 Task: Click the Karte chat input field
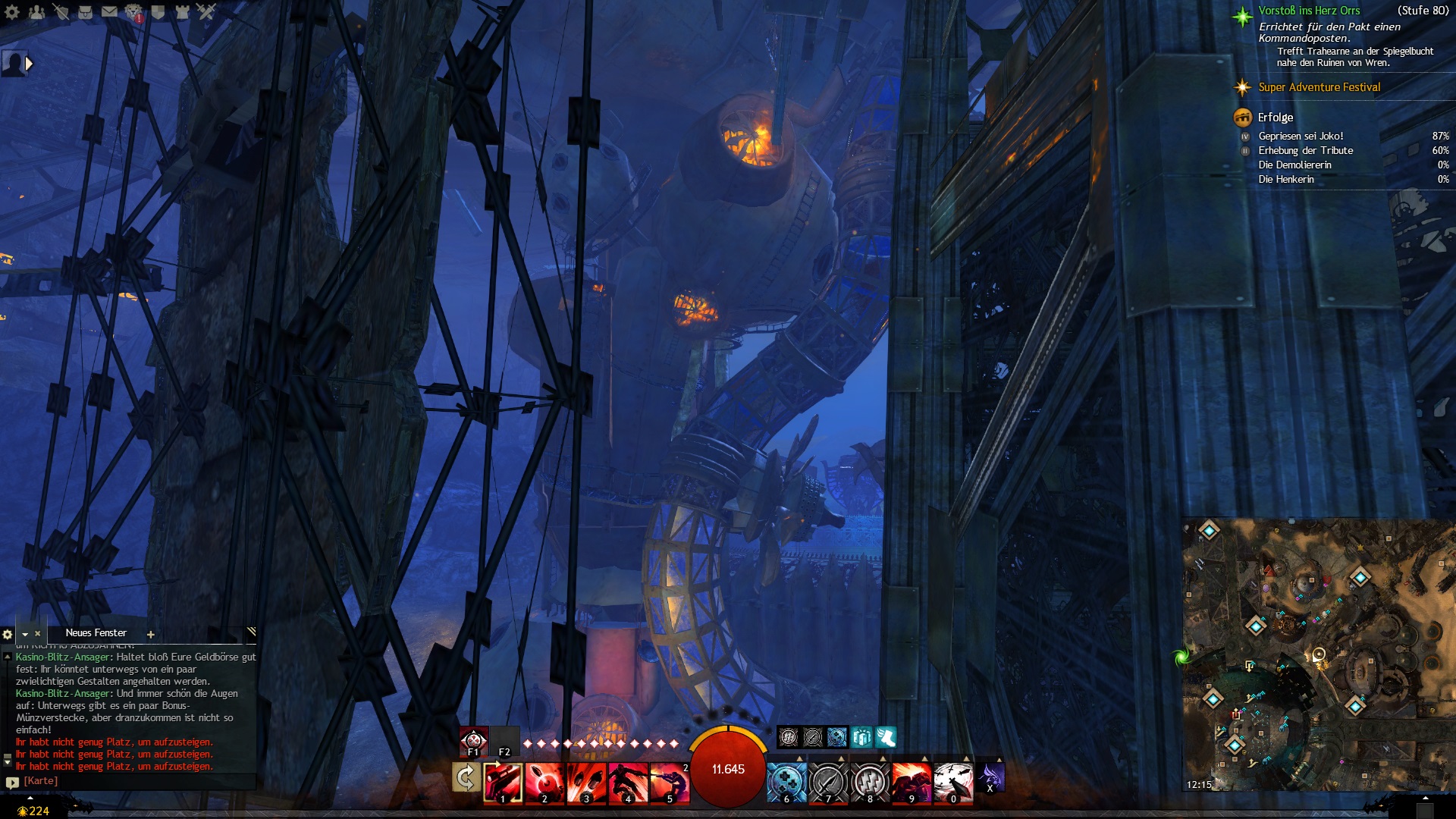pos(136,781)
